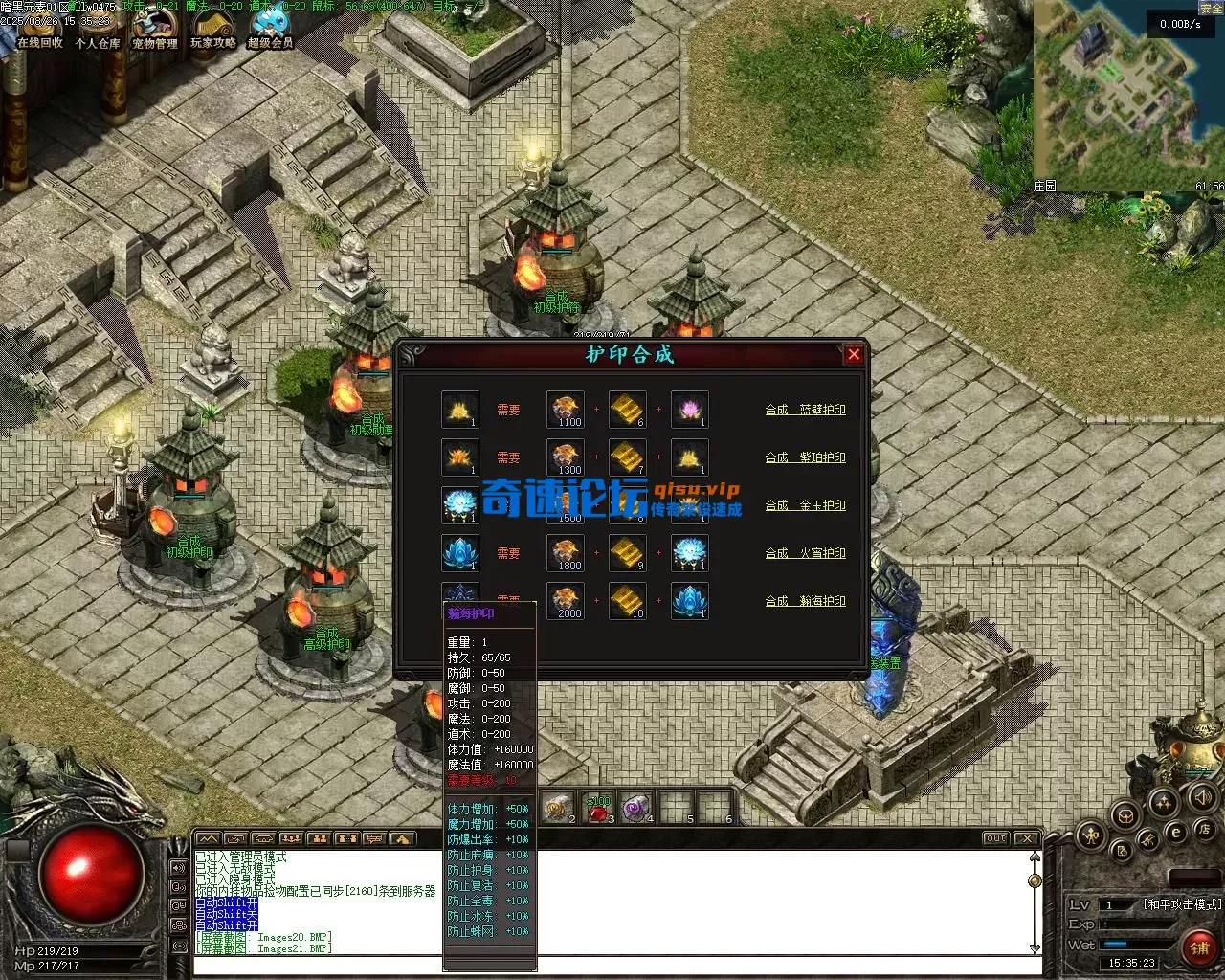Screen dimensions: 1225x980
Task: Craft the 火宵护印 seal
Action: point(805,553)
